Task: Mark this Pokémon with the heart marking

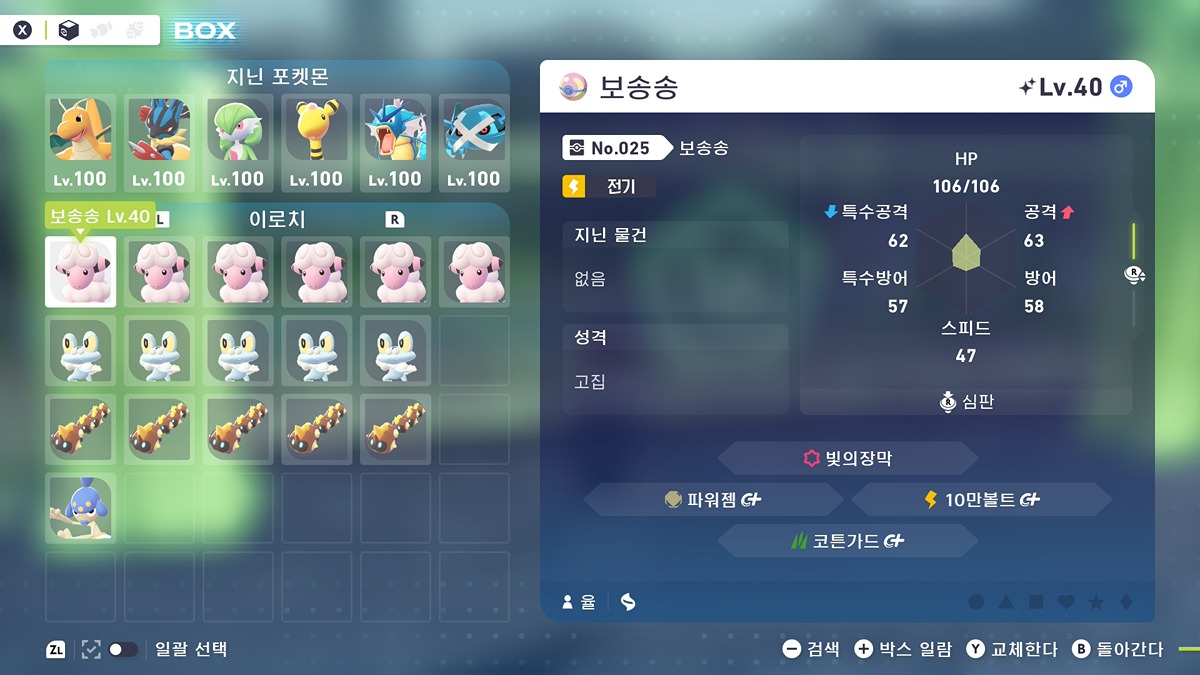Action: tap(1066, 602)
